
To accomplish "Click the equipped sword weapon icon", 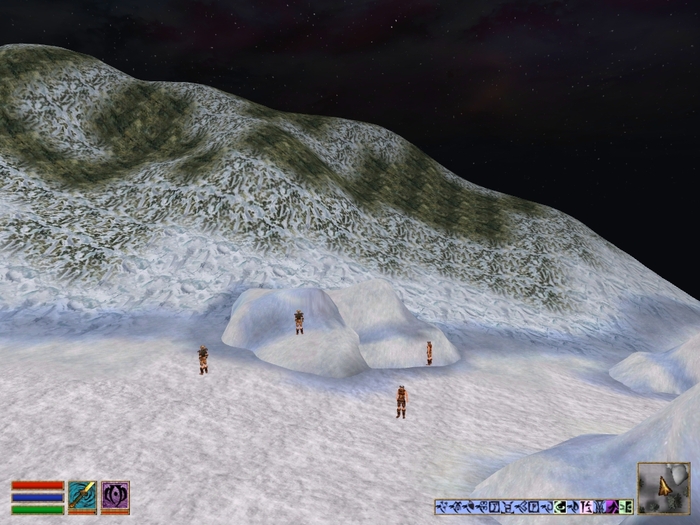I will click(x=82, y=497).
